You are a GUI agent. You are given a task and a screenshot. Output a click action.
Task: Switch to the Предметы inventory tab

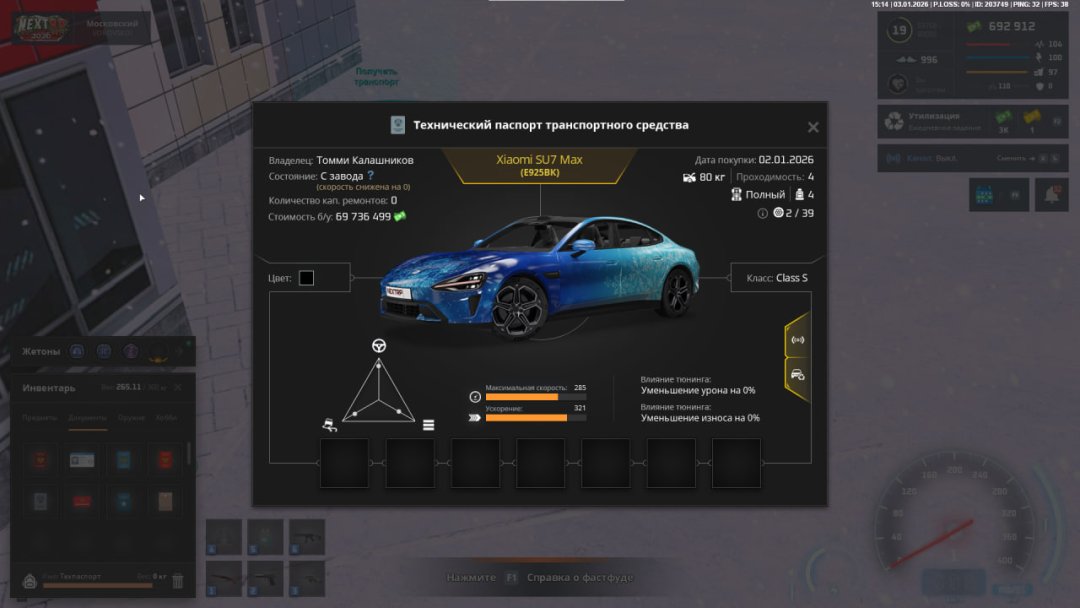click(40, 418)
